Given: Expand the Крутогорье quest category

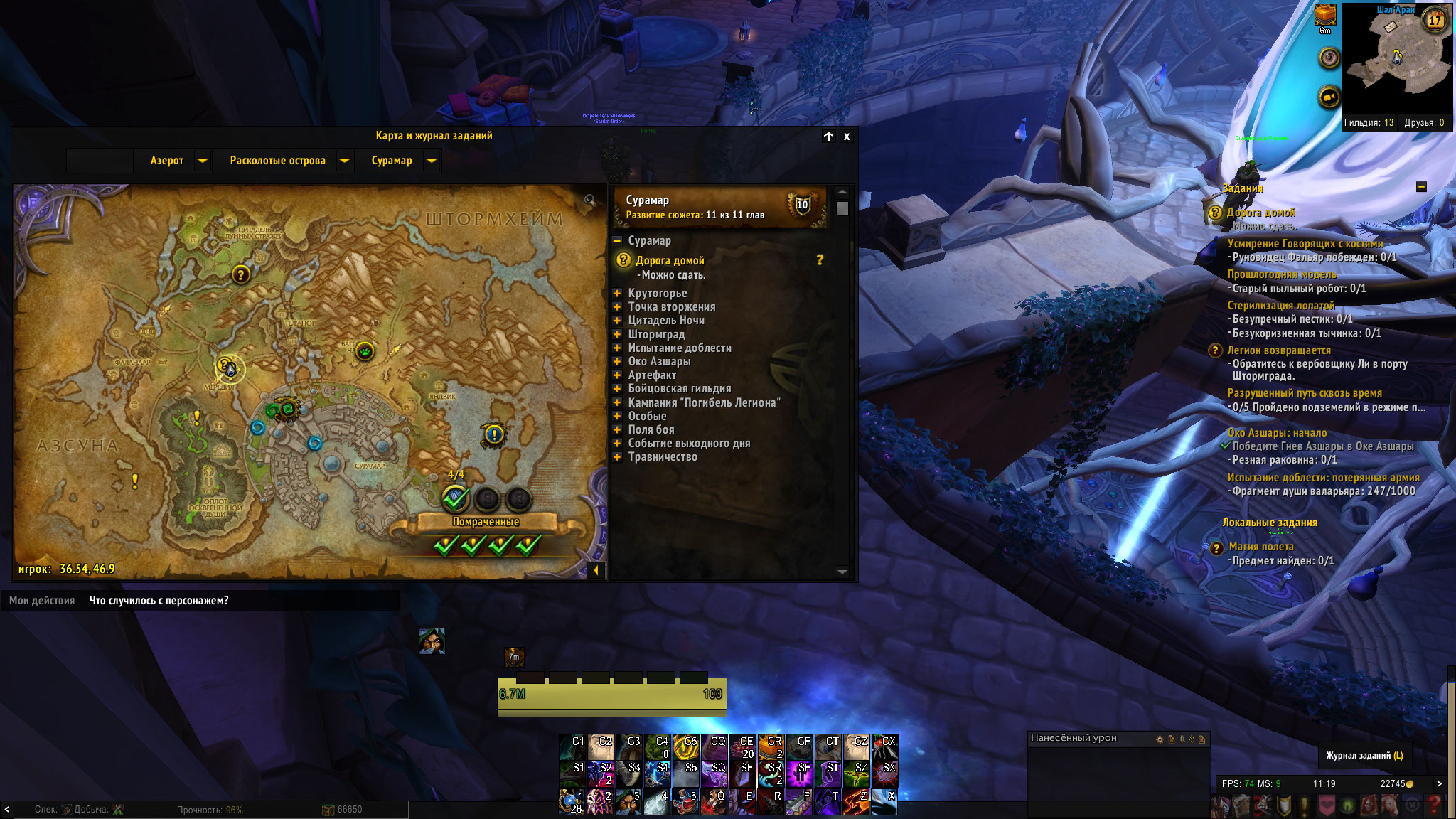Looking at the screenshot, I should 617,293.
